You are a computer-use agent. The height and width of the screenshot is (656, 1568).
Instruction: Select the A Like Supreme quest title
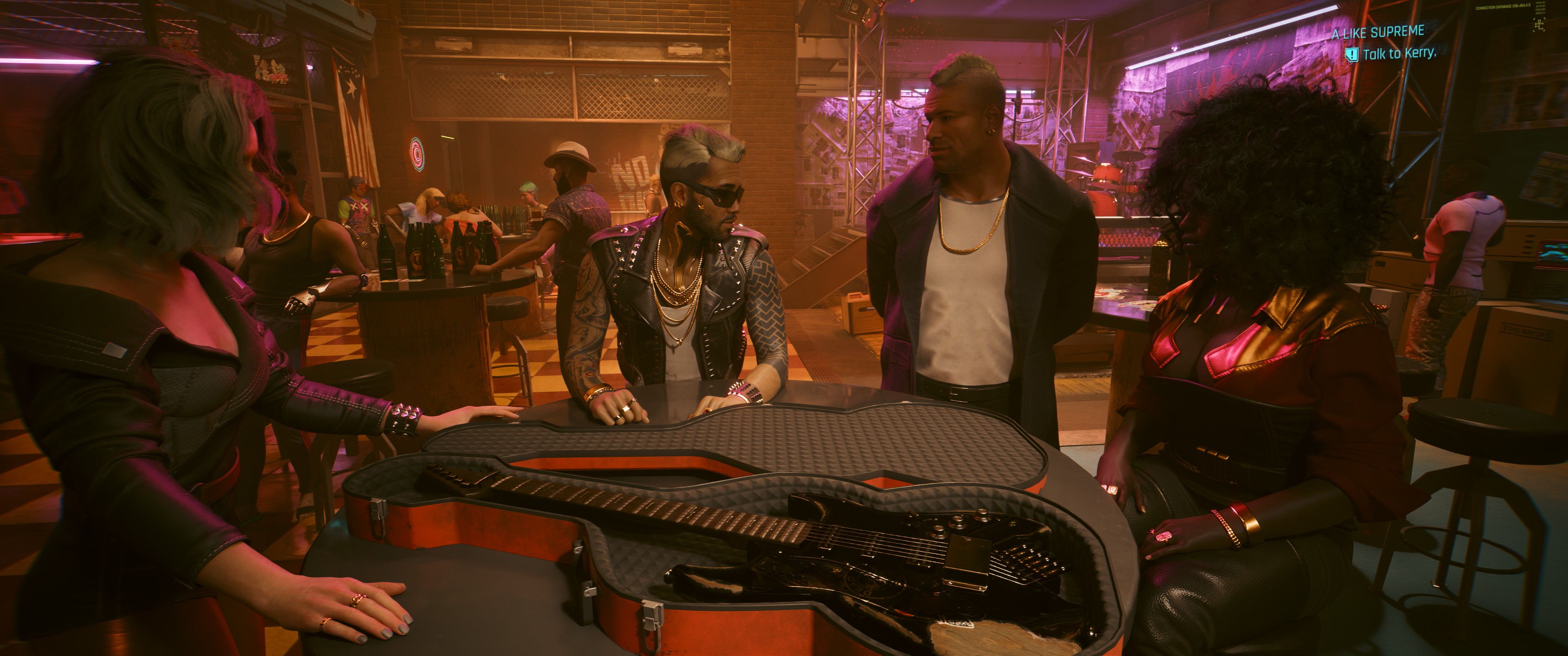coord(1377,32)
